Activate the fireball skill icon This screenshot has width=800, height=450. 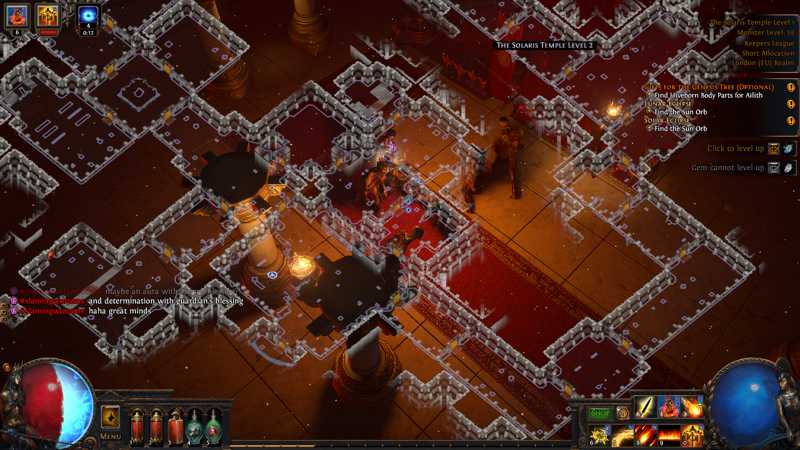(692, 407)
